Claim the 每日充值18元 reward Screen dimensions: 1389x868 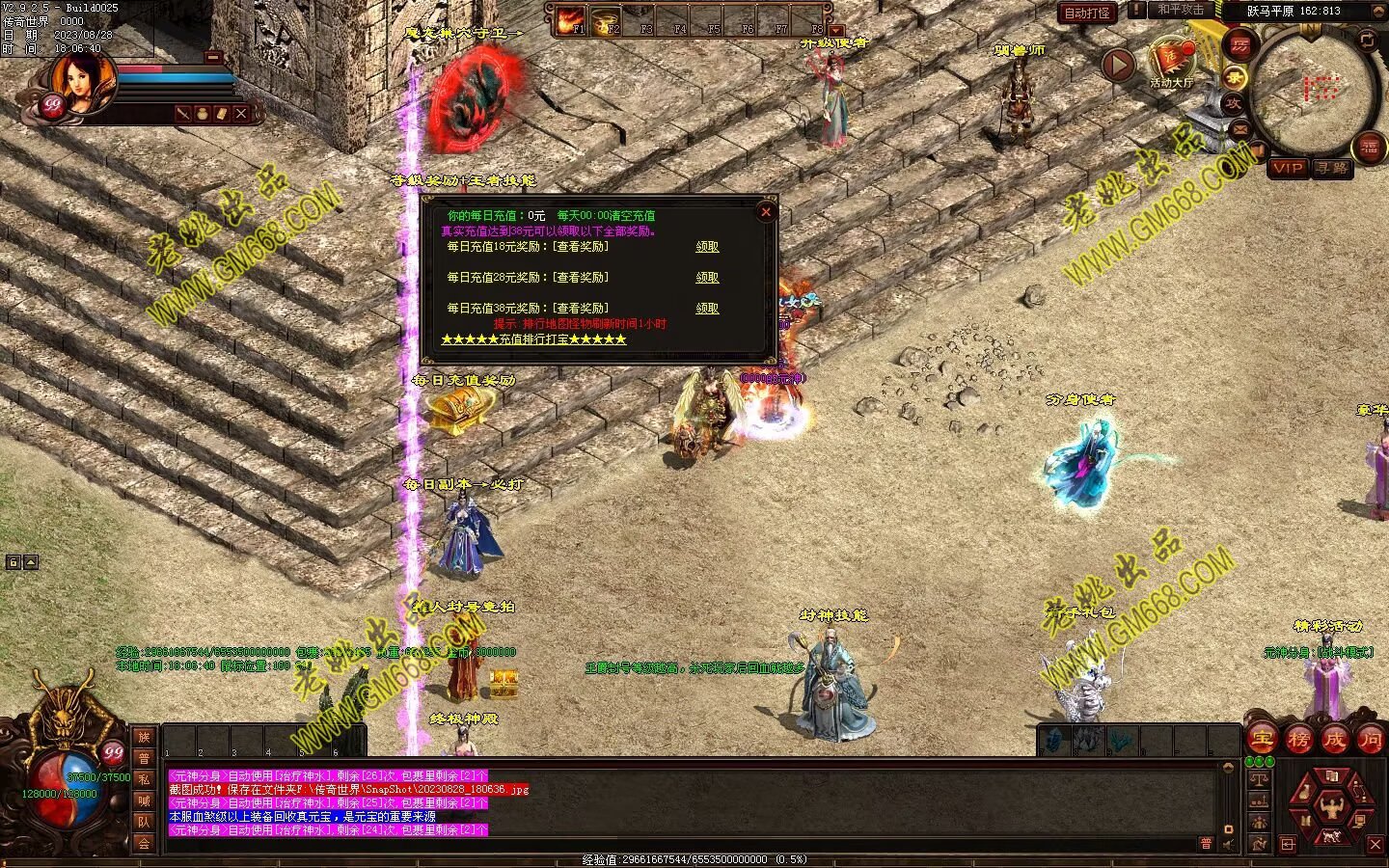coord(707,247)
